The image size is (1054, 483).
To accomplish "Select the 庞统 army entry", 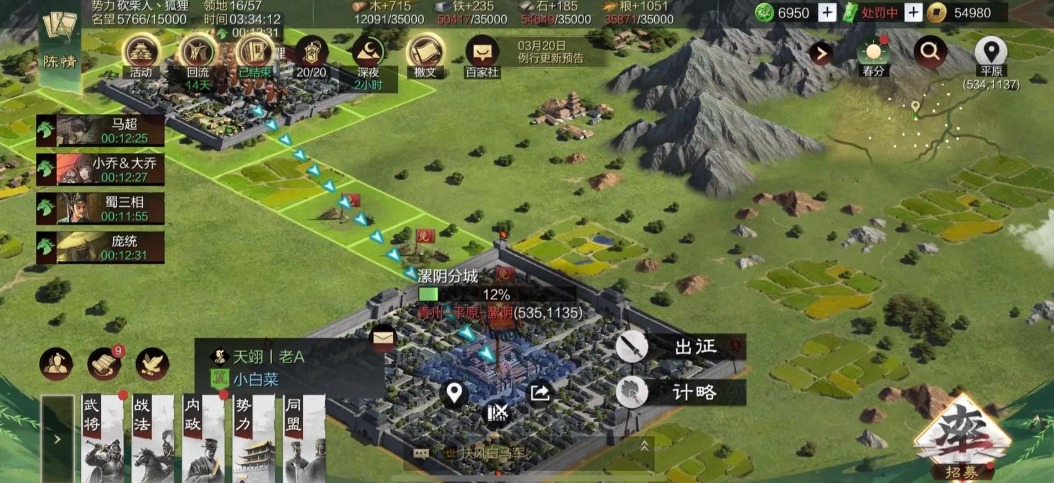I will [96, 247].
